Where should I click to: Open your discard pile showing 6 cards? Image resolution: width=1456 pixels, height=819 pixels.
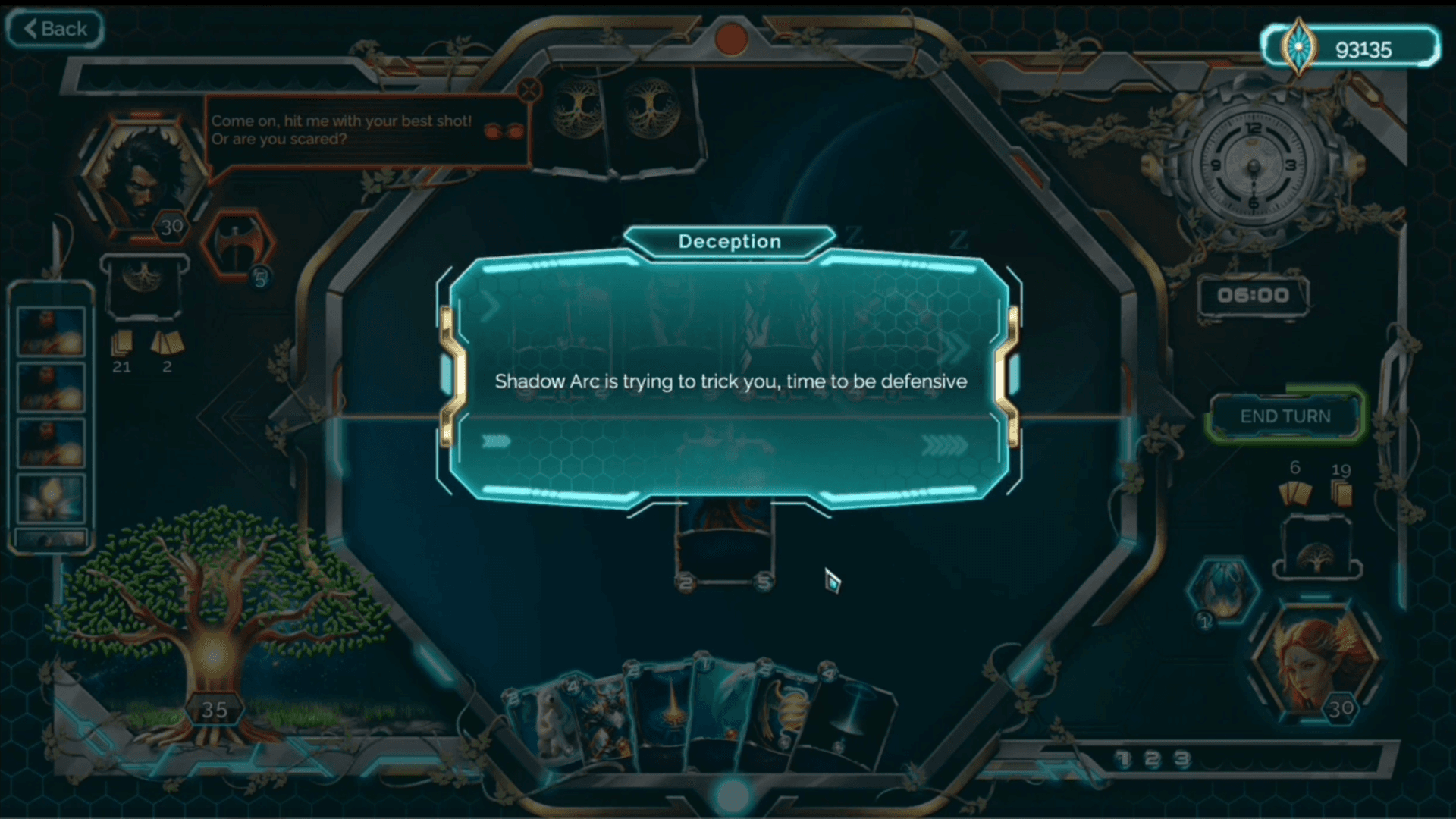pyautogui.click(x=1295, y=493)
